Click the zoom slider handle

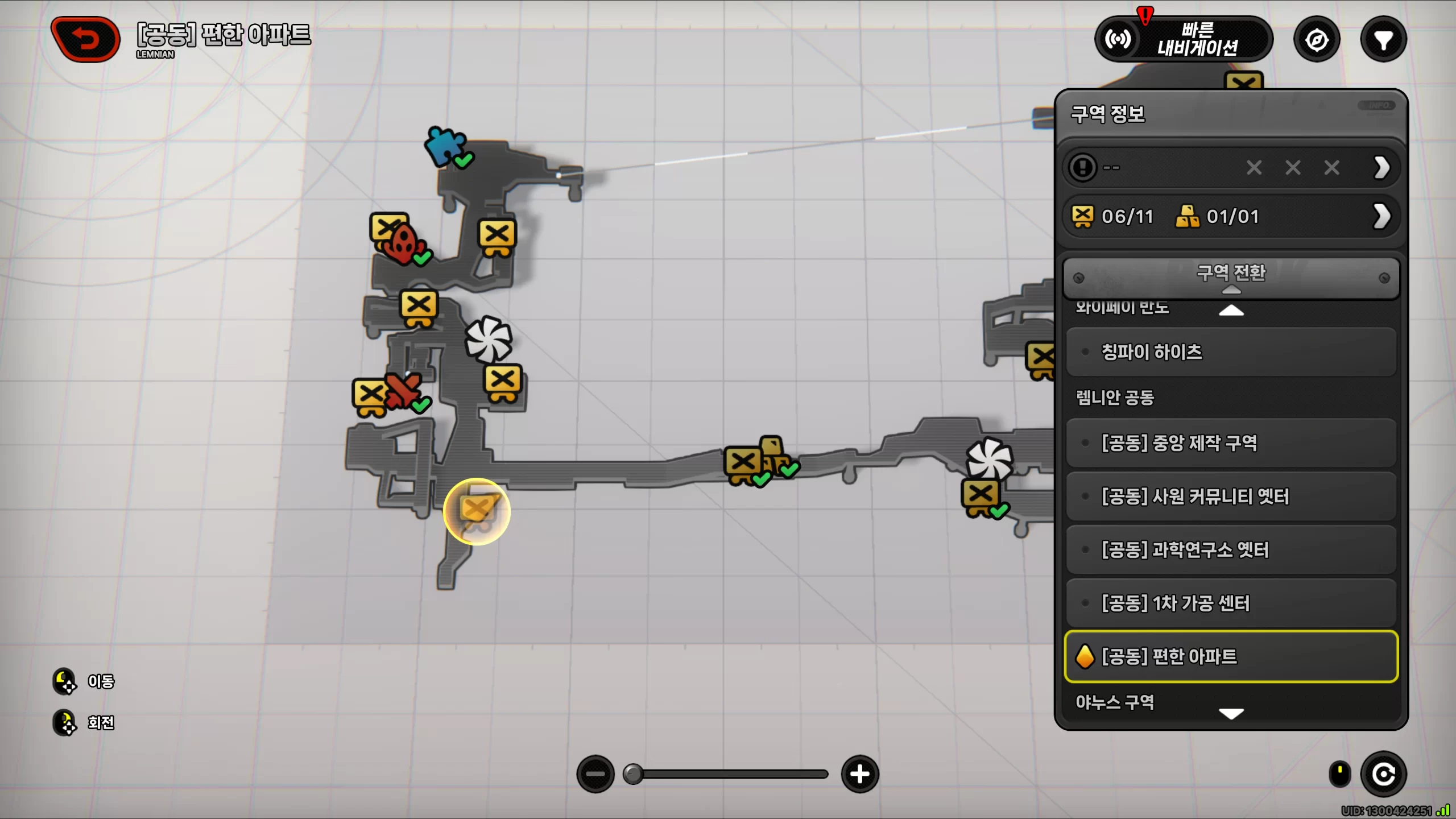pos(632,774)
